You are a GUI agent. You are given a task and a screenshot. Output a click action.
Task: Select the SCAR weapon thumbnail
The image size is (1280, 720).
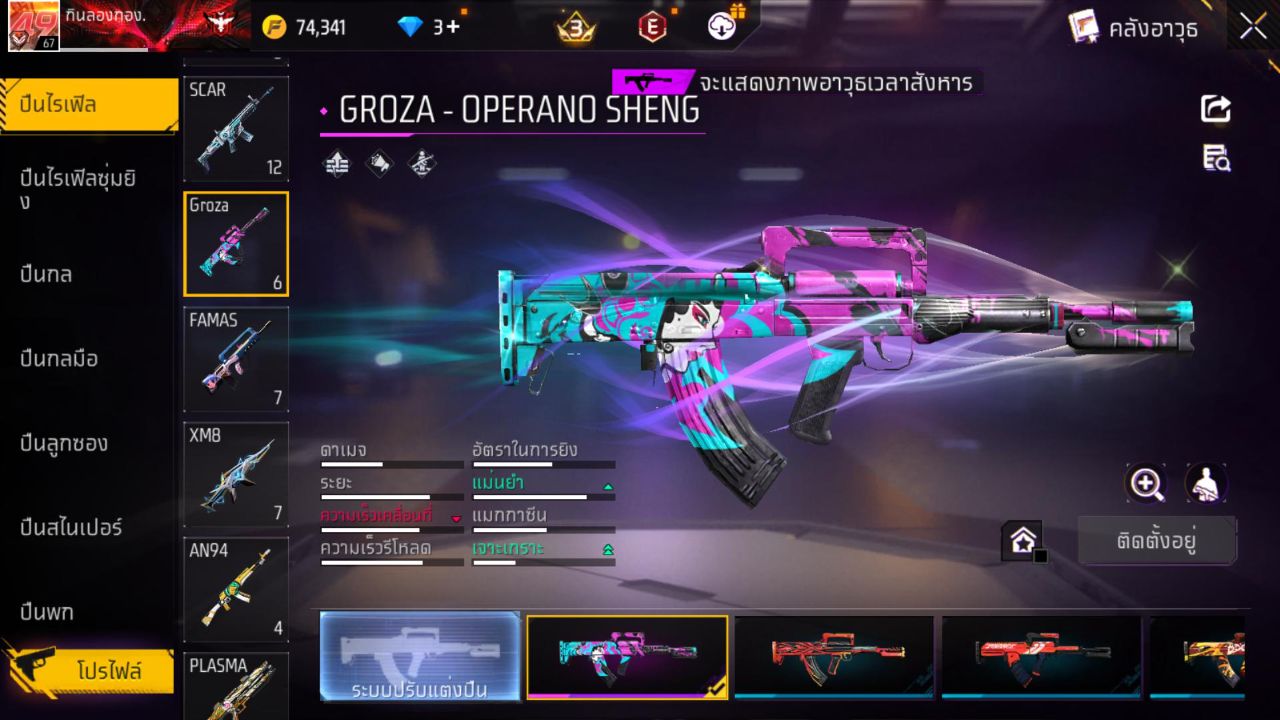(x=236, y=128)
